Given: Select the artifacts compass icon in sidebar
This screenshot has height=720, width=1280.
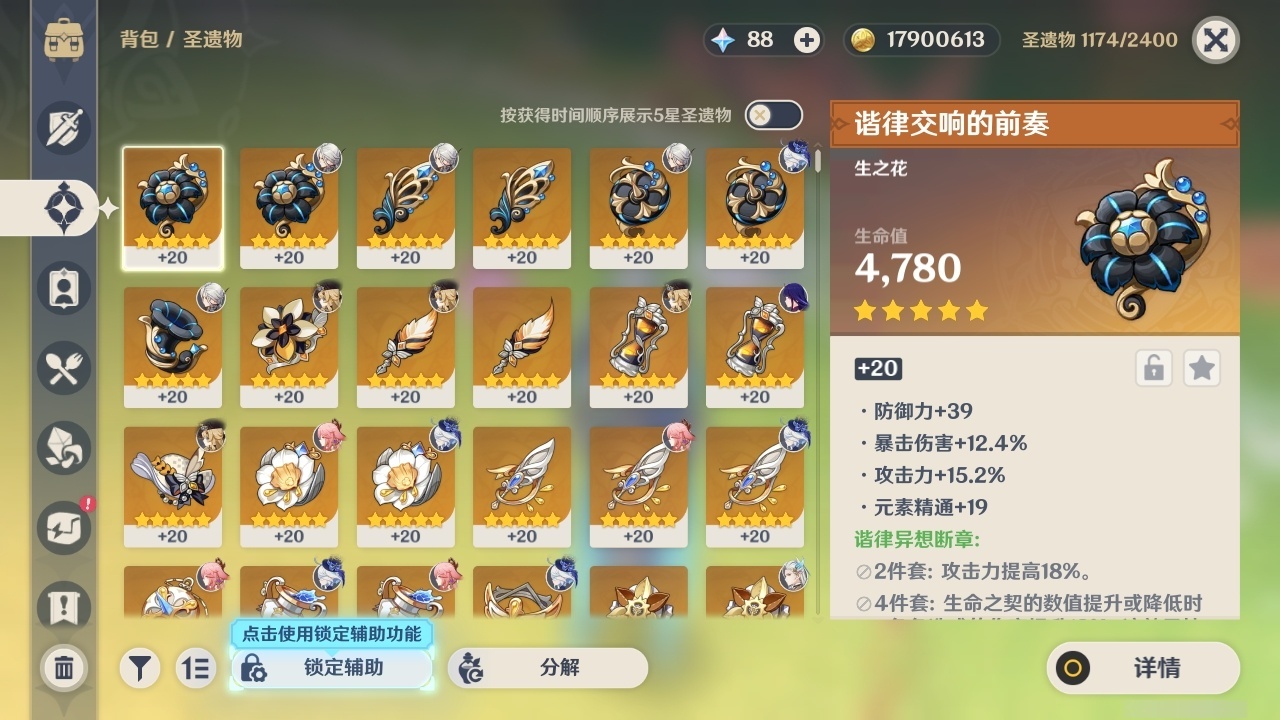Looking at the screenshot, I should click(62, 208).
